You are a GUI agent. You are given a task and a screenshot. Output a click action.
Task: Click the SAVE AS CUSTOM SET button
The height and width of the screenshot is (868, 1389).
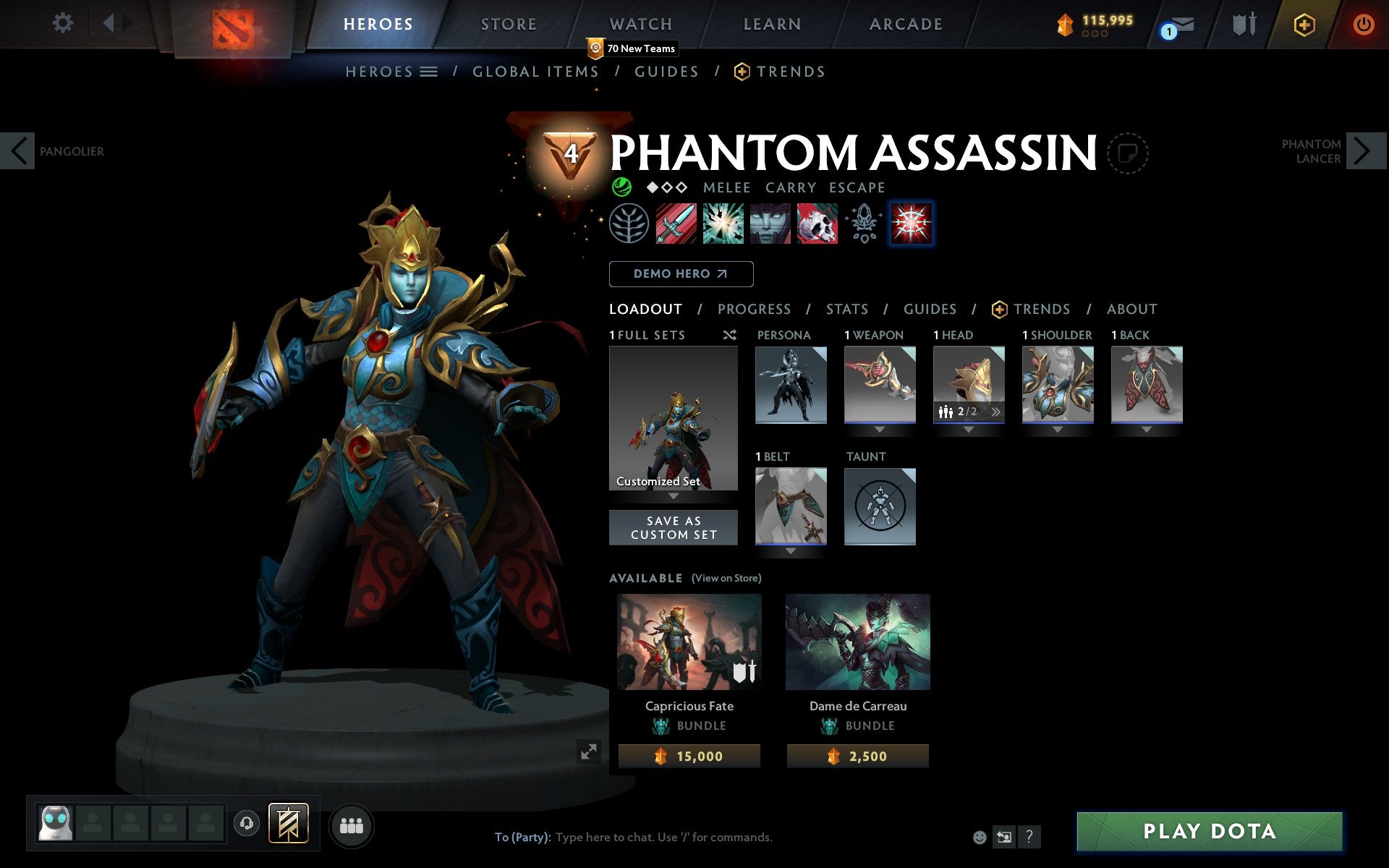pyautogui.click(x=673, y=527)
